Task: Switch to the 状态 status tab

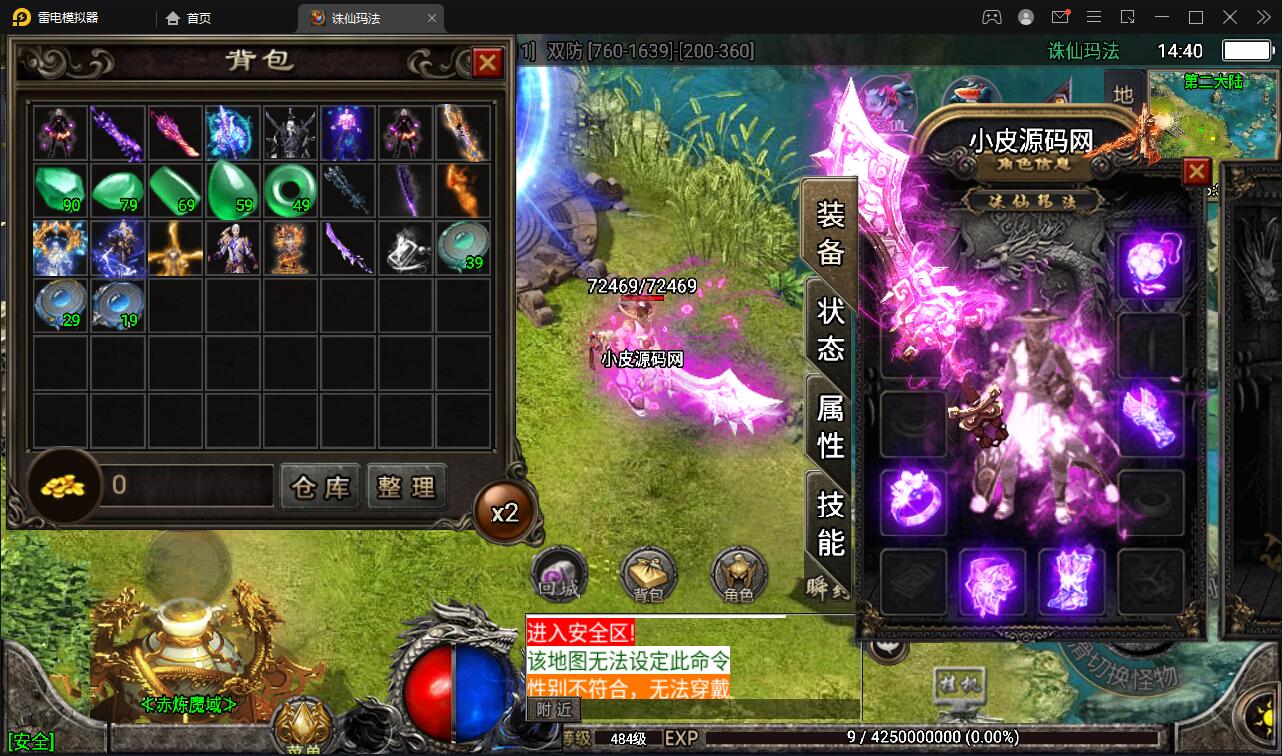Action: pos(831,329)
